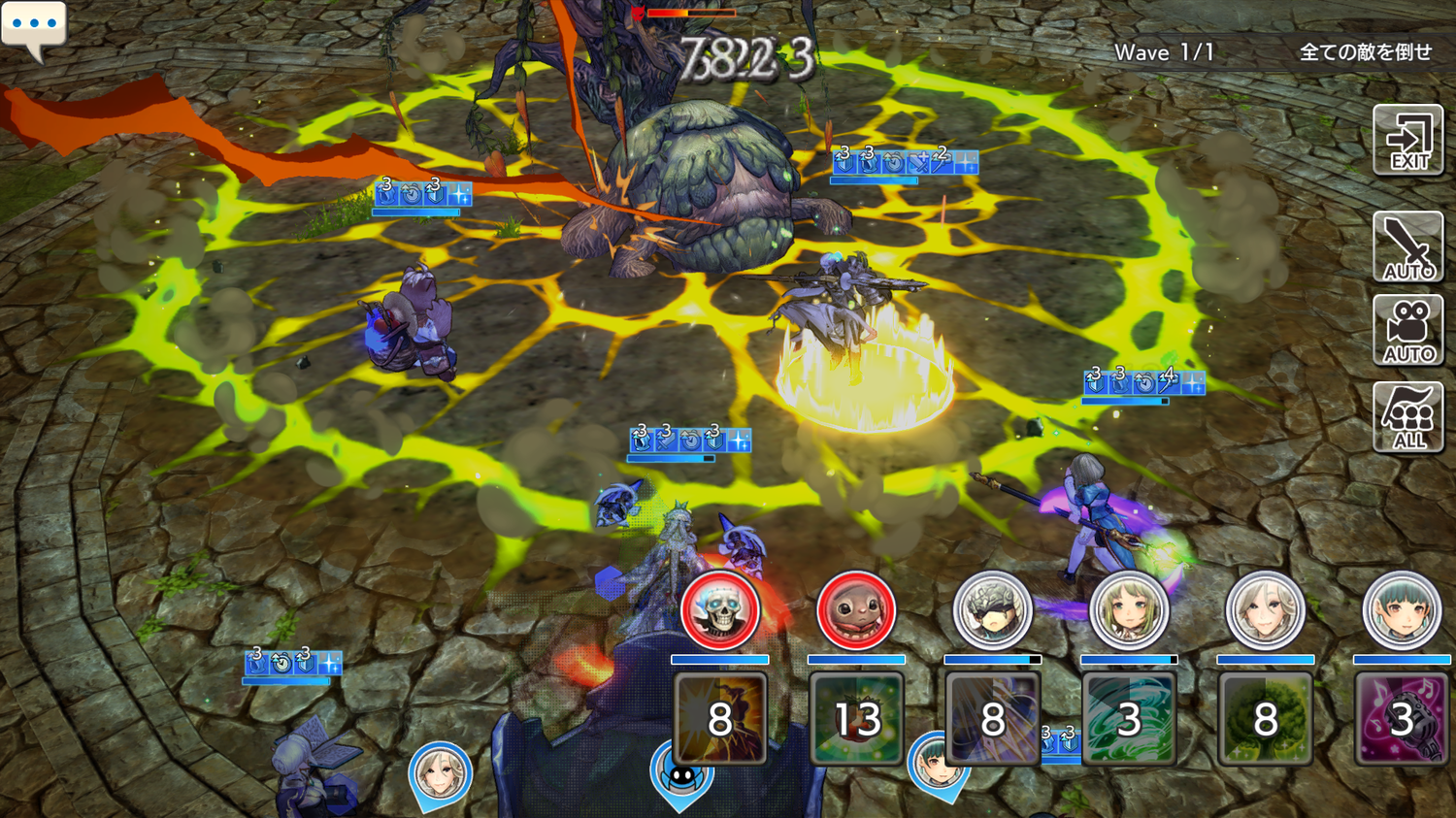Use the teal wind skill showing 3

1128,719
